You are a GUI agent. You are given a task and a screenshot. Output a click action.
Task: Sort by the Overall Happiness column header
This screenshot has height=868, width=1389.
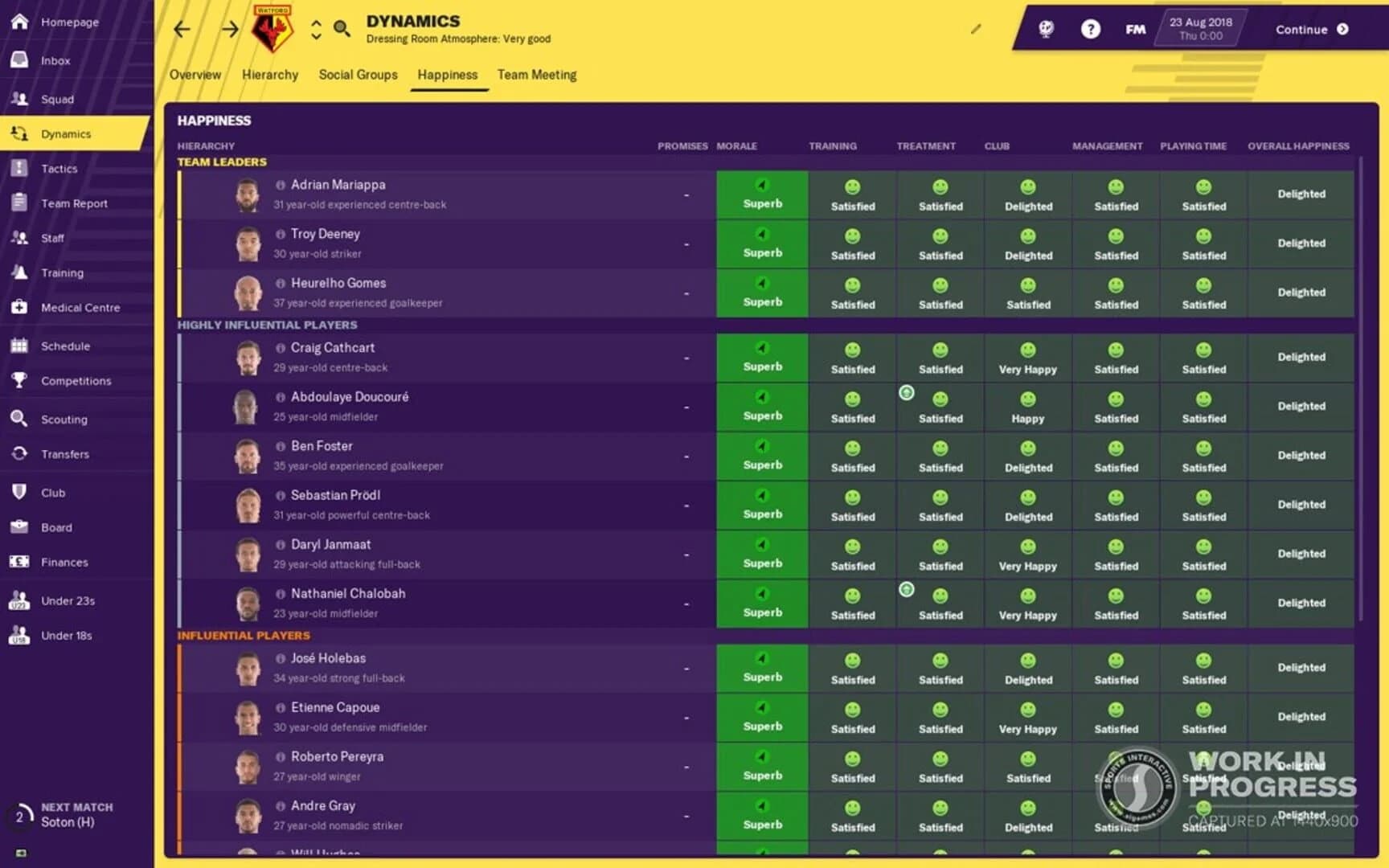click(x=1297, y=146)
